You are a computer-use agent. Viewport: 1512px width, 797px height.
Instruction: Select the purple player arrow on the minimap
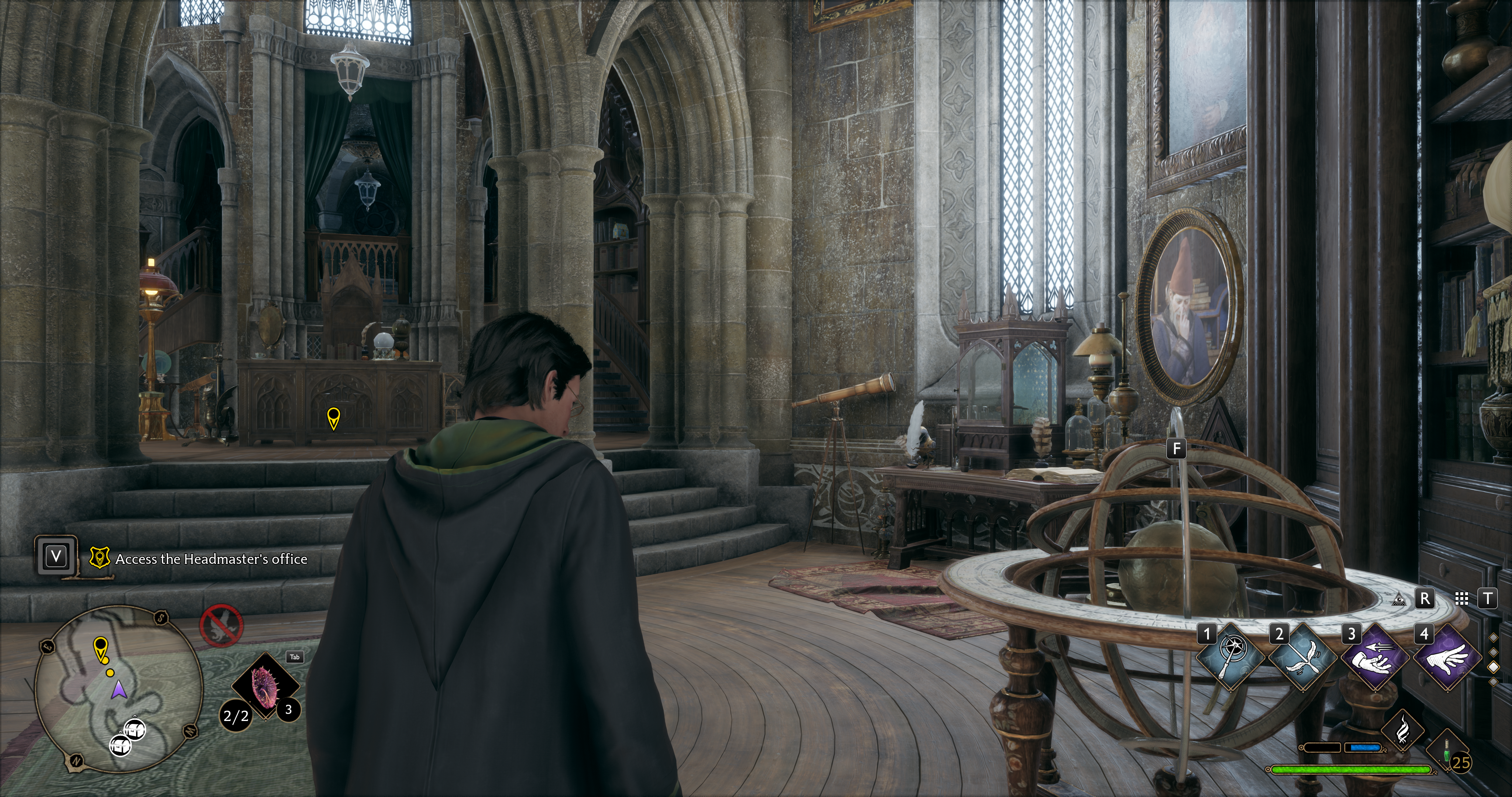point(119,689)
